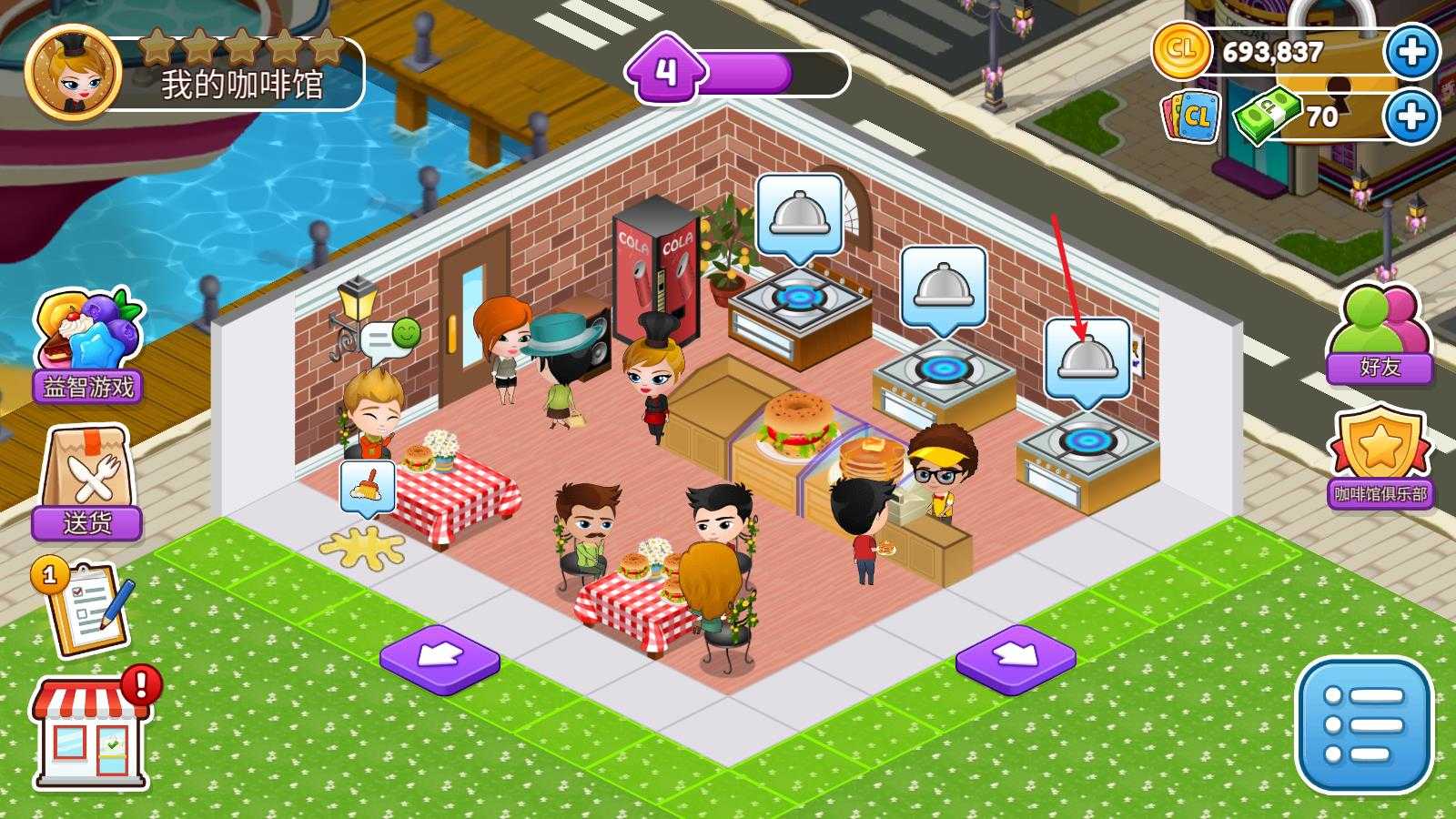Viewport: 1456px width, 819px height.
Task: Open the blue list menu button
Action: 1363,725
